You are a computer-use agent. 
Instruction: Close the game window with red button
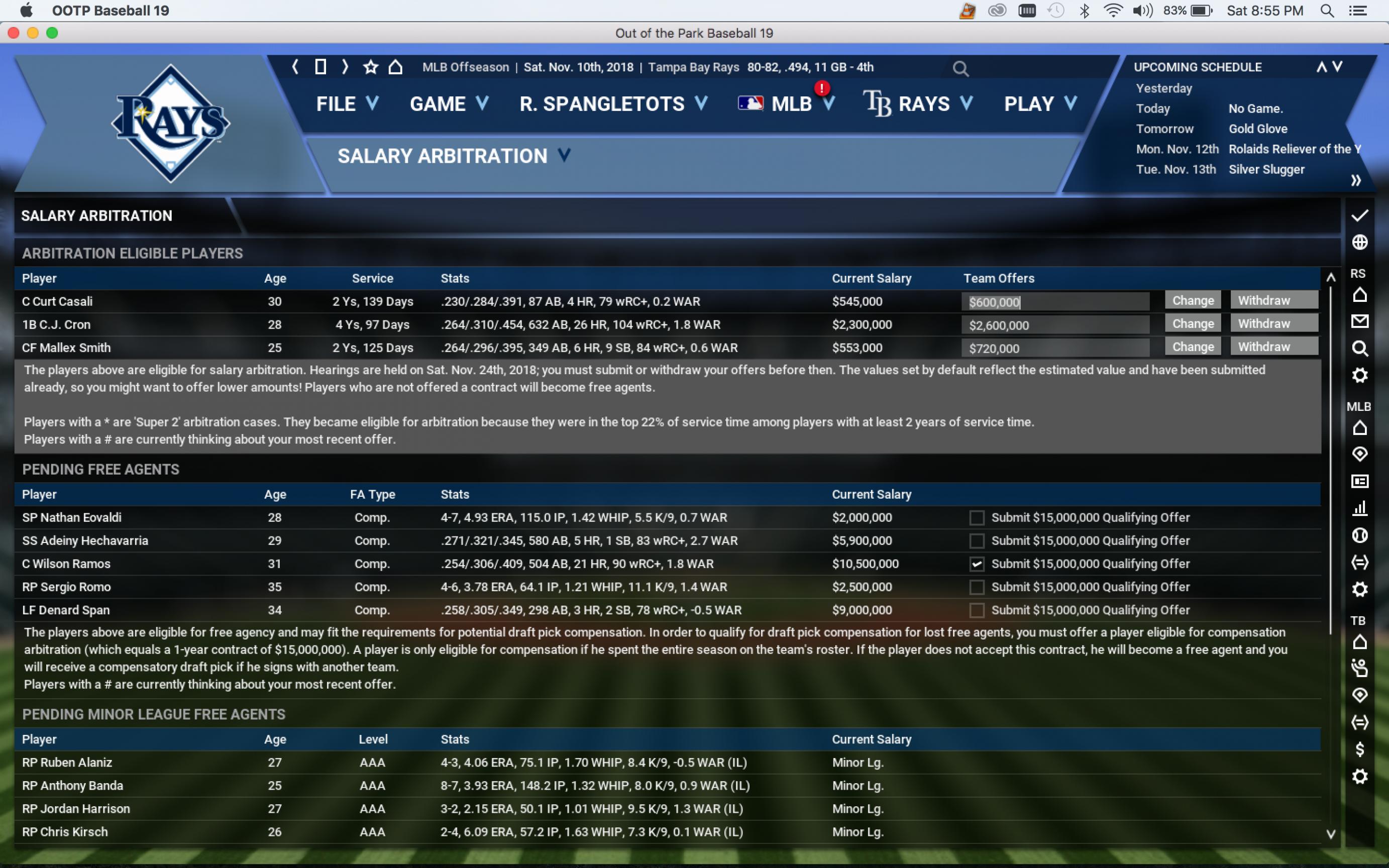tap(14, 33)
